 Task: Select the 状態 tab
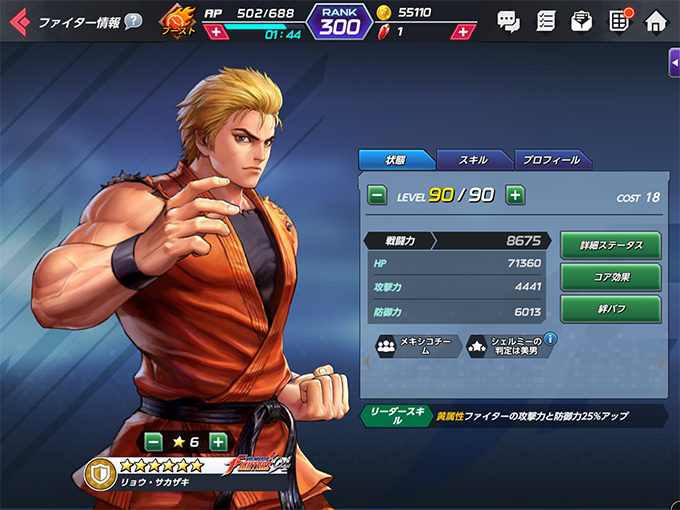tap(396, 159)
